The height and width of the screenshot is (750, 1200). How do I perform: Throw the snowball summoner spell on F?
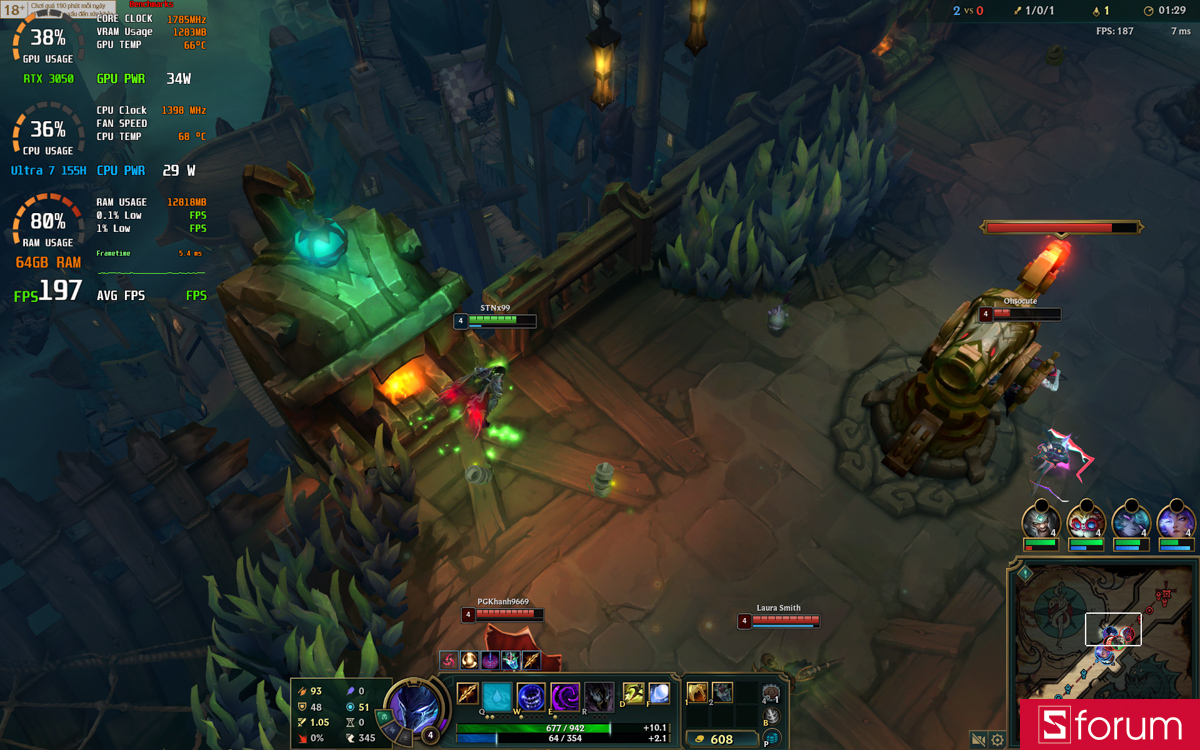click(658, 692)
